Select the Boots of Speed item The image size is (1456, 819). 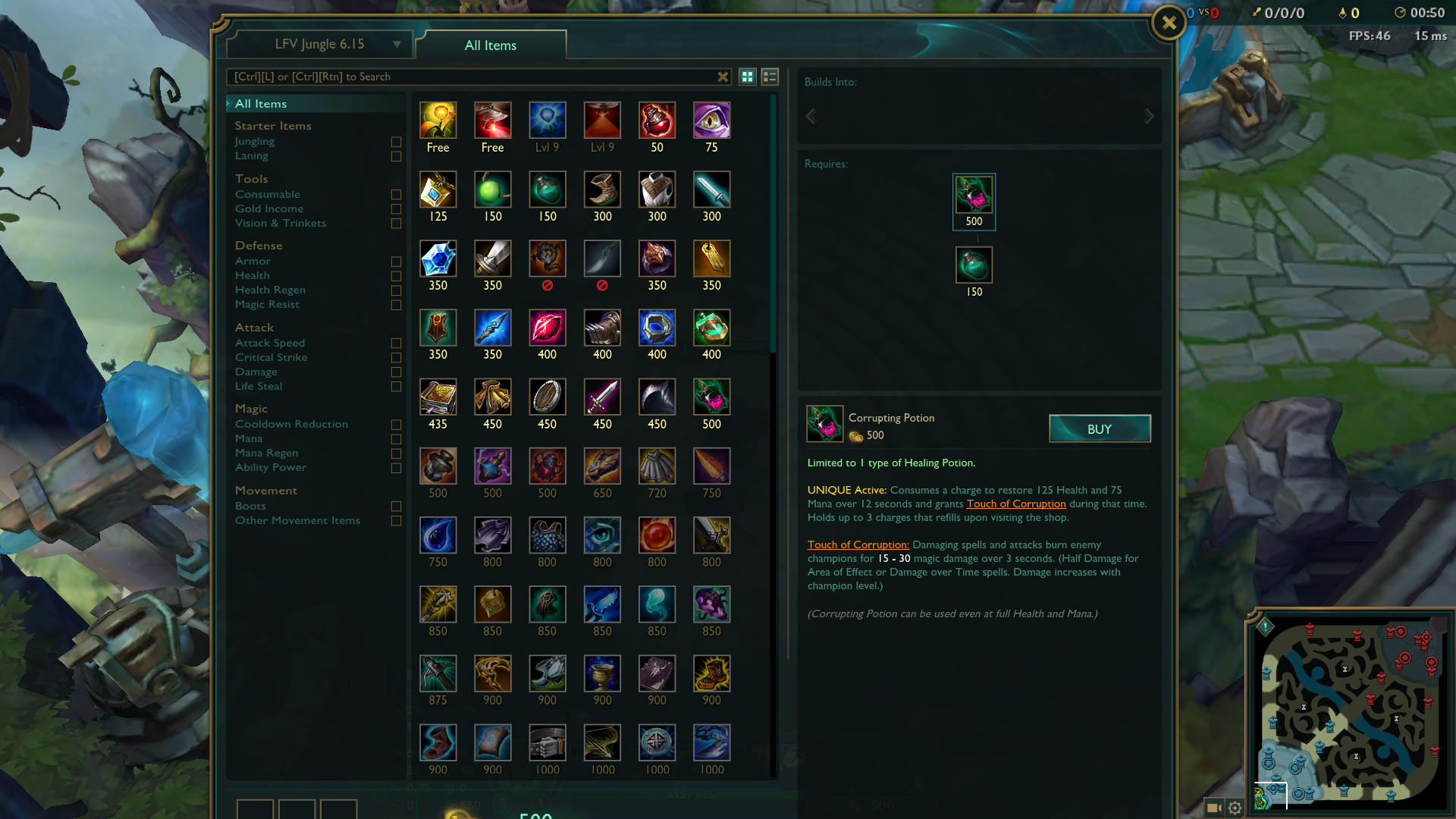pyautogui.click(x=602, y=190)
